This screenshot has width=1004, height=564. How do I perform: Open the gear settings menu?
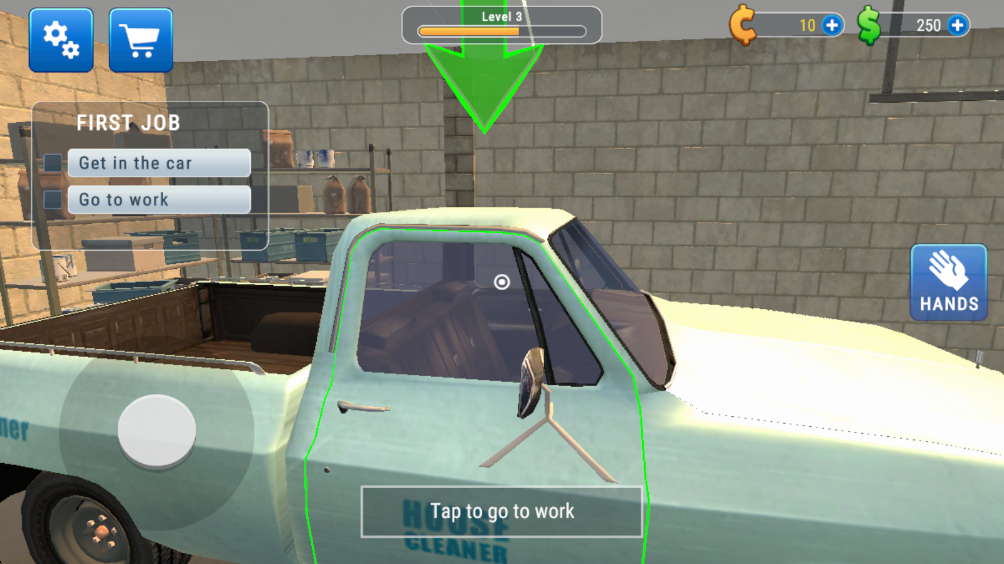61,40
